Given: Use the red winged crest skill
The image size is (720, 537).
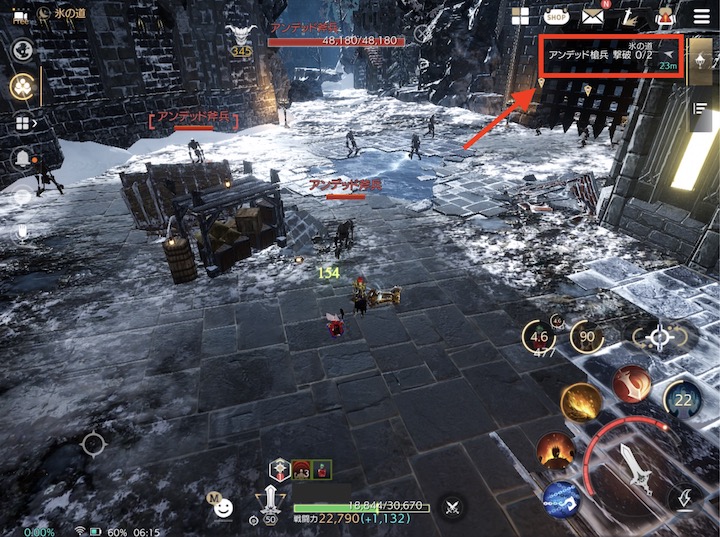Looking at the screenshot, I should point(632,383).
